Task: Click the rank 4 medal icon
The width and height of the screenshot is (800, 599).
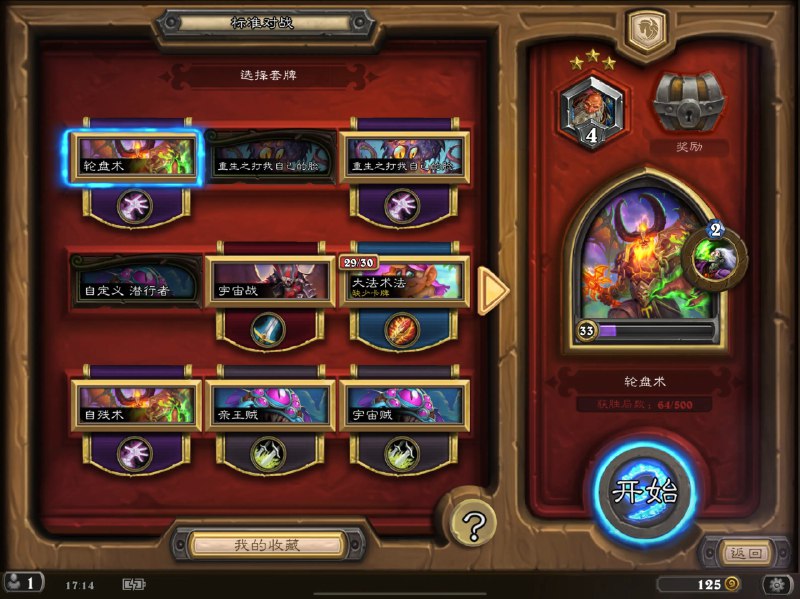Action: (591, 110)
